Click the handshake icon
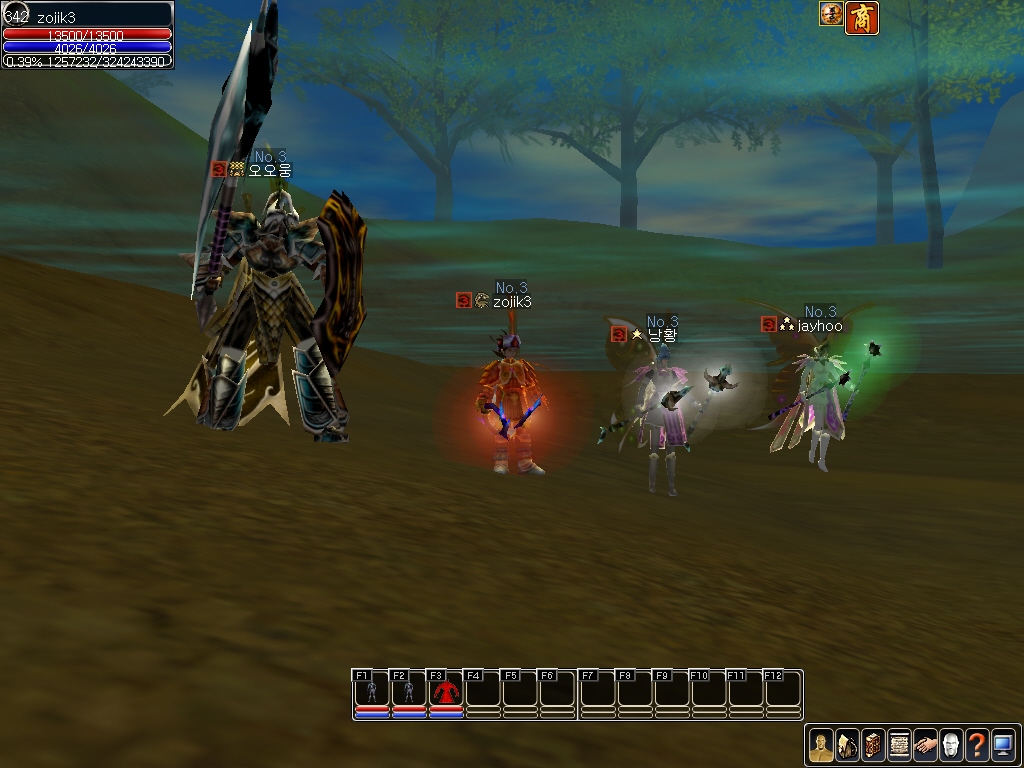This screenshot has width=1024, height=768. point(924,745)
